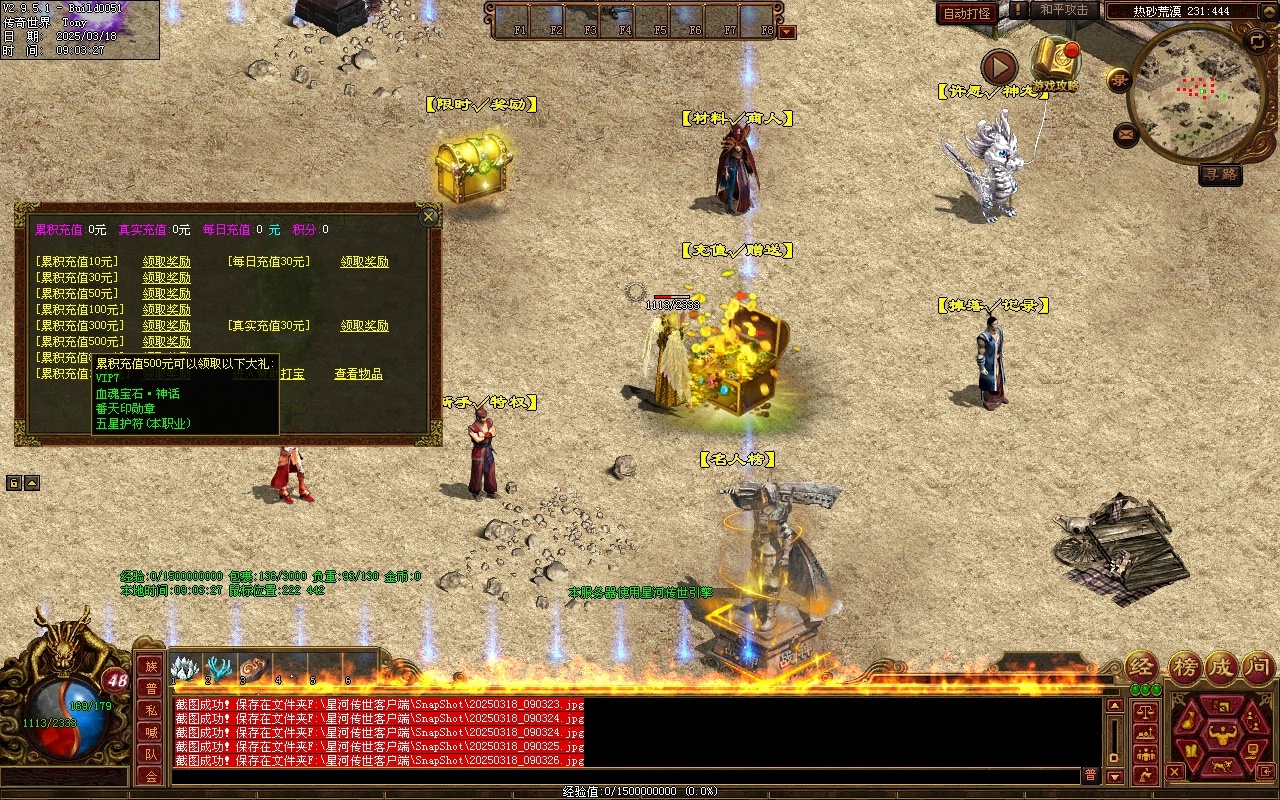Open the 榜 ranking button
This screenshot has height=800, width=1280.
(x=1184, y=667)
